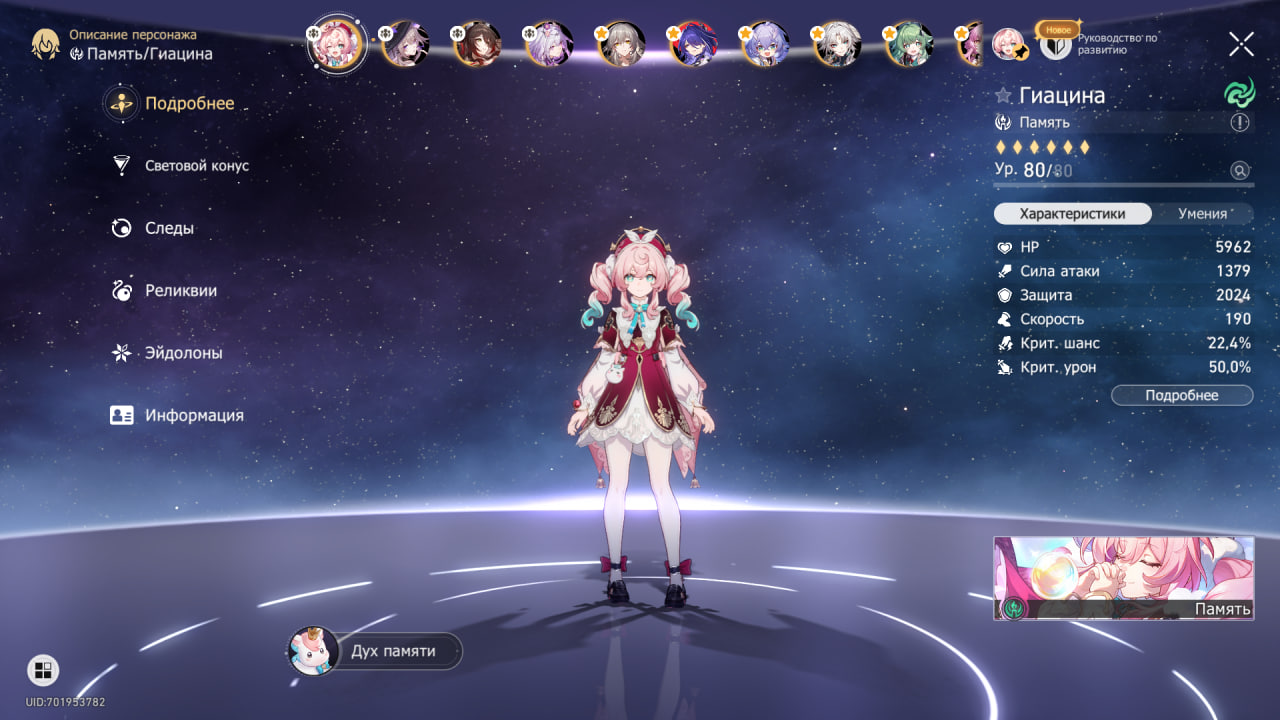Open the Световой конус menu entry
Image resolution: width=1280 pixels, height=720 pixels.
click(196, 166)
